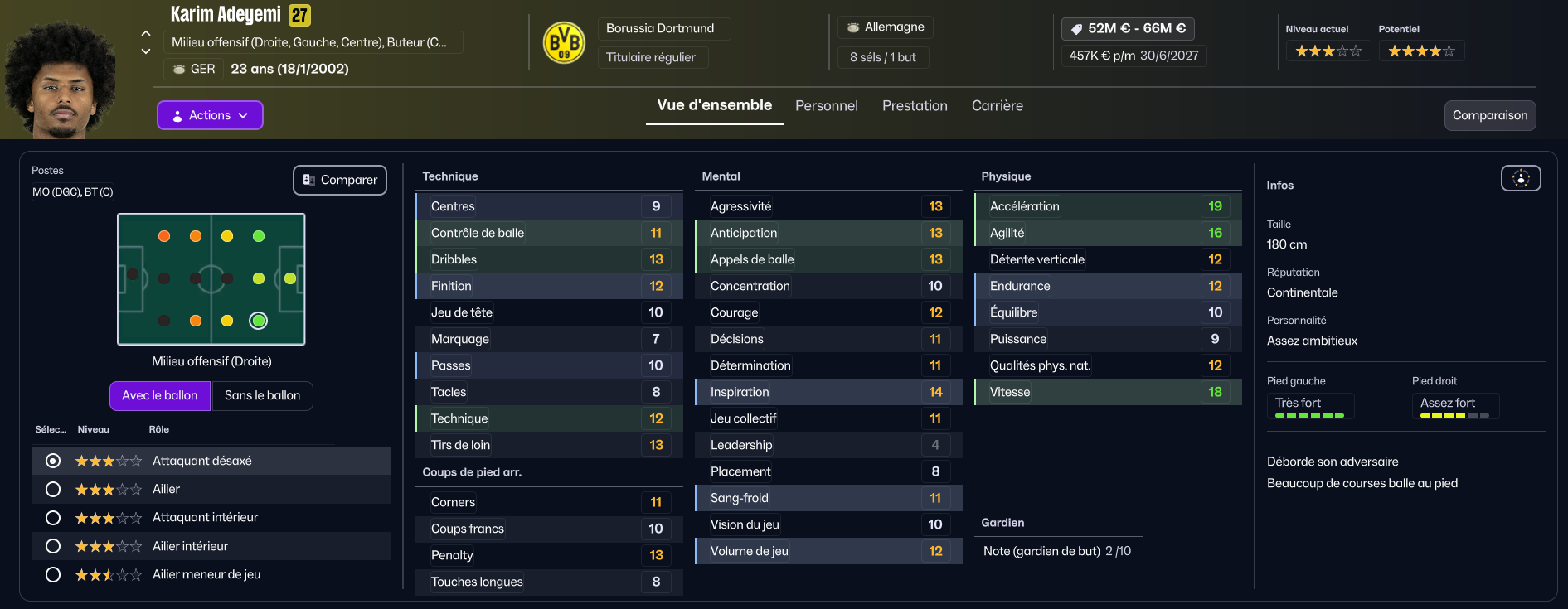Select the Attaquant désaxé role
The image size is (1568, 609).
tap(53, 461)
